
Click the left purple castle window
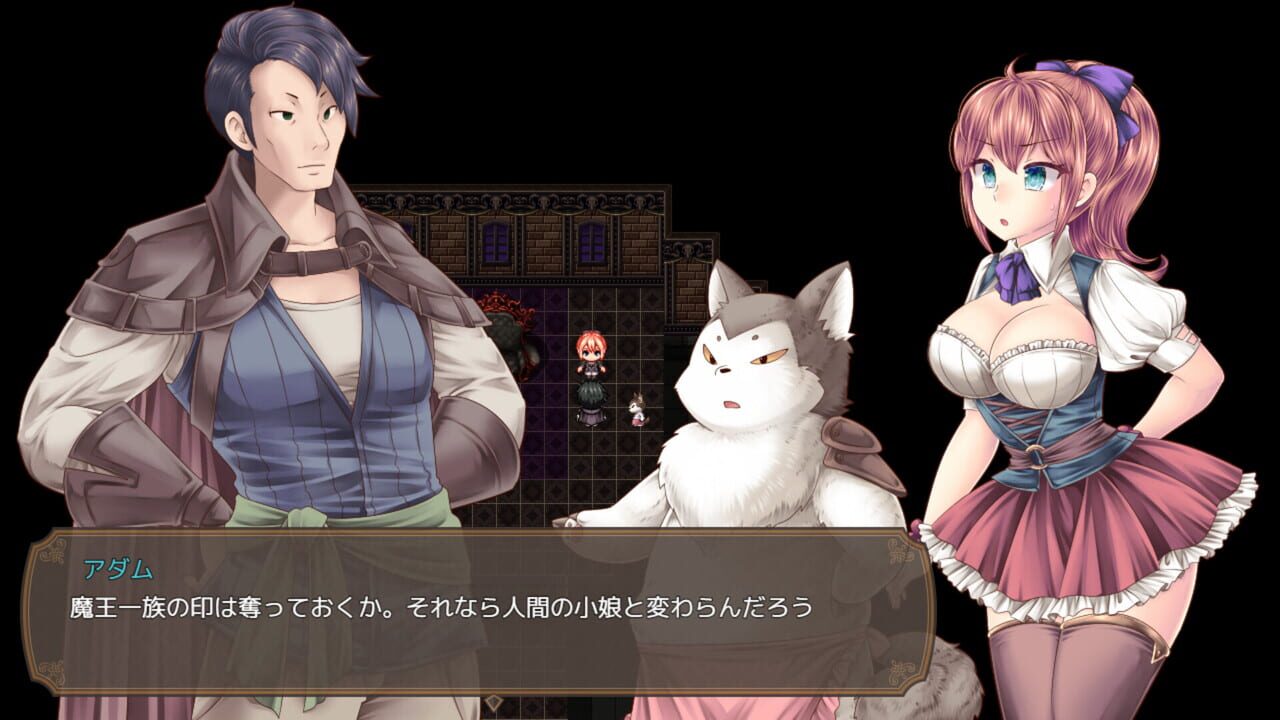494,245
